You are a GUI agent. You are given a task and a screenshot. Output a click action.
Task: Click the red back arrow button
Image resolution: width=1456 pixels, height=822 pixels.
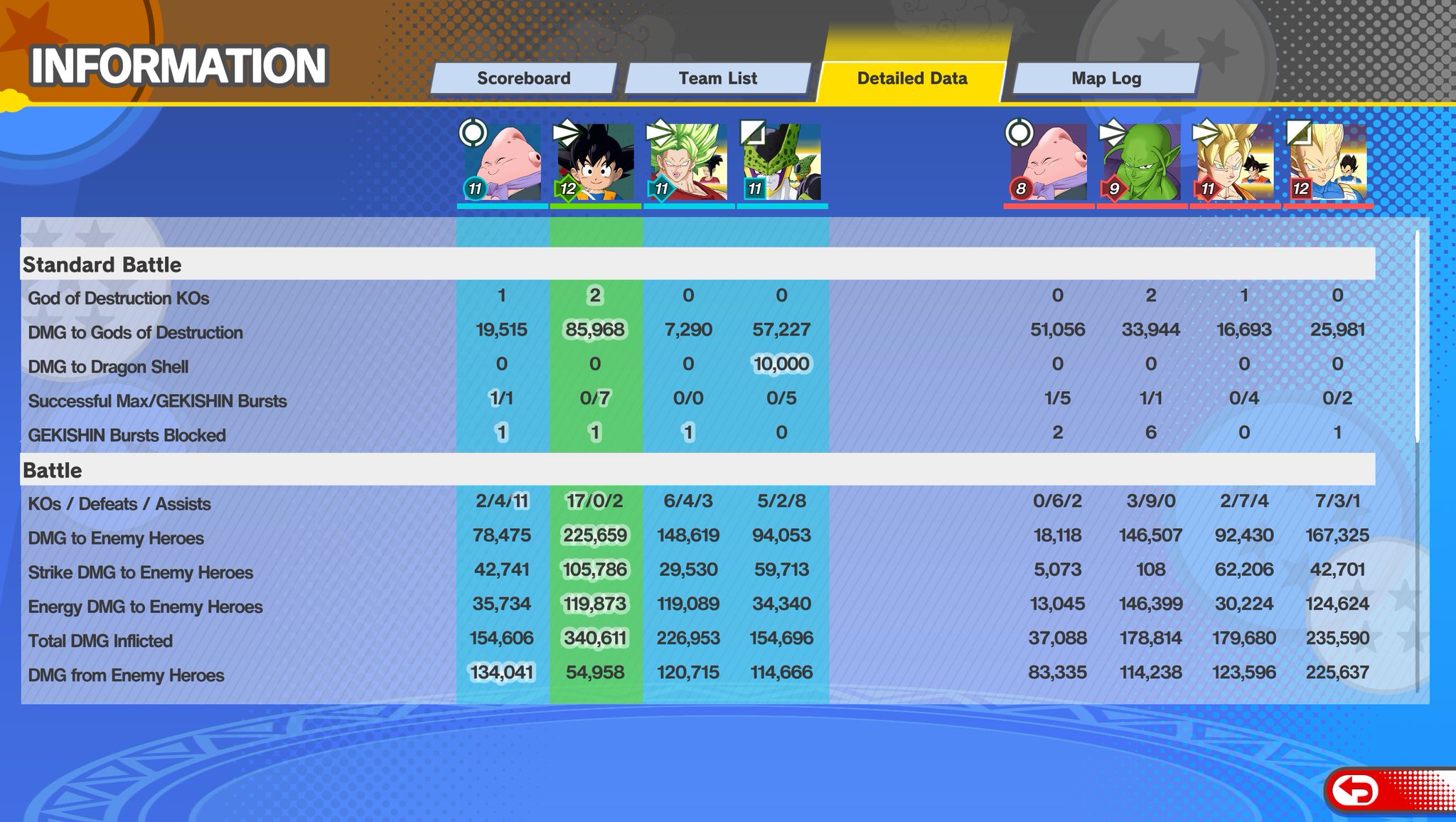pos(1356,790)
